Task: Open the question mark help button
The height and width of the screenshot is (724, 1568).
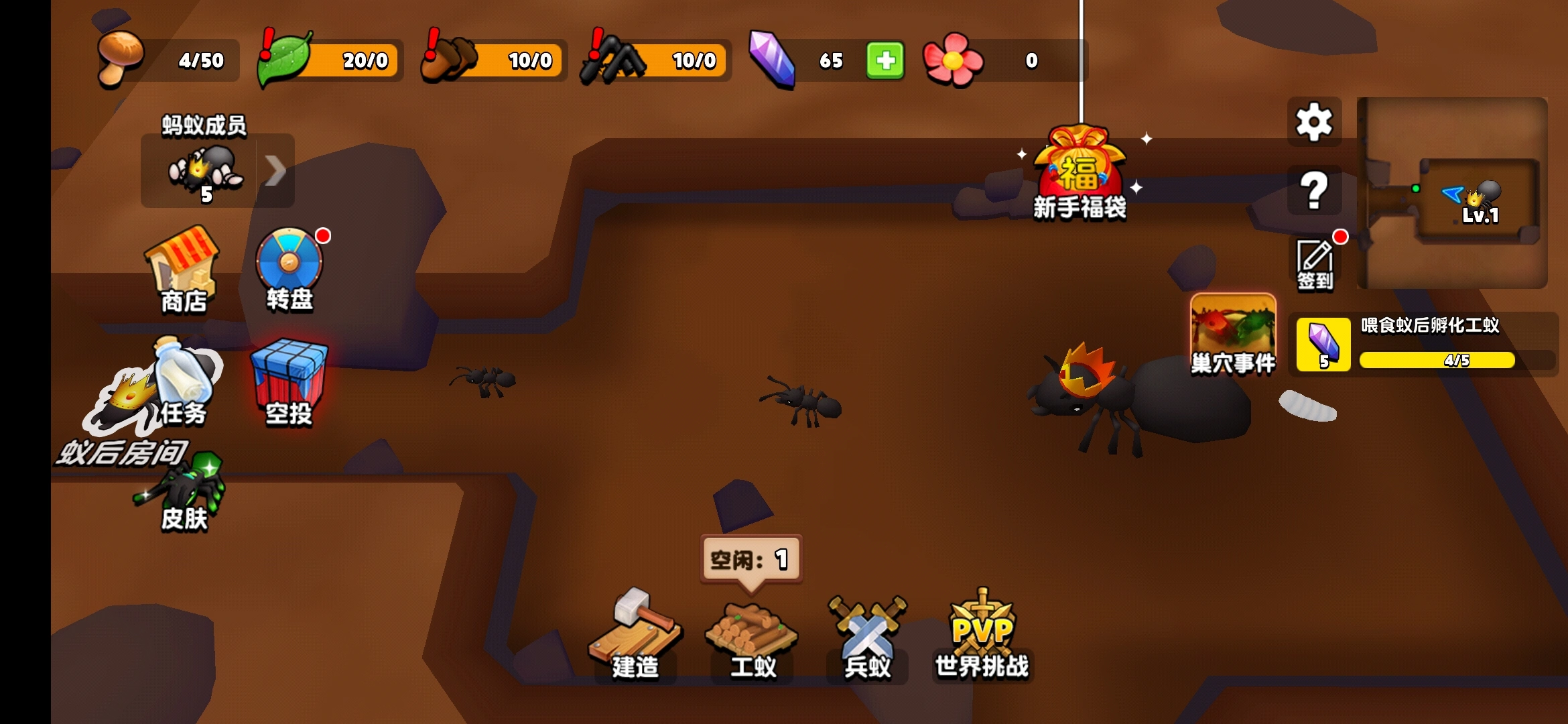Action: click(1314, 191)
